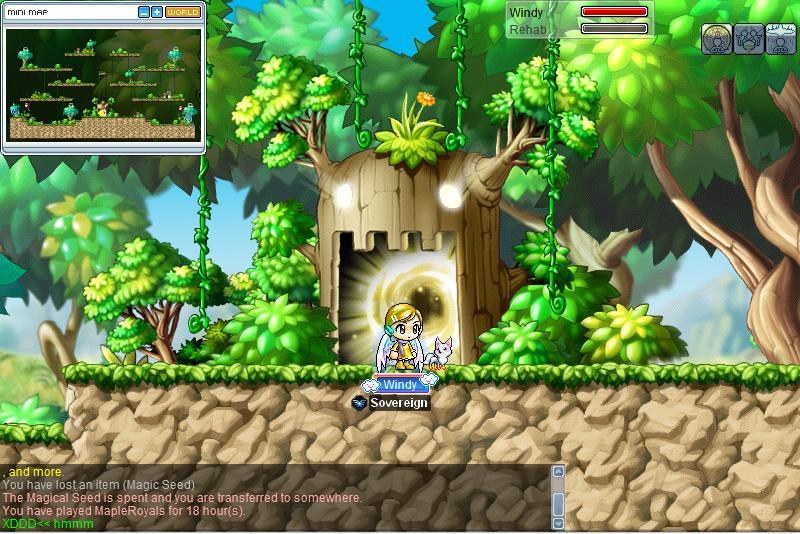Shrink the mini map with minus button

click(144, 12)
